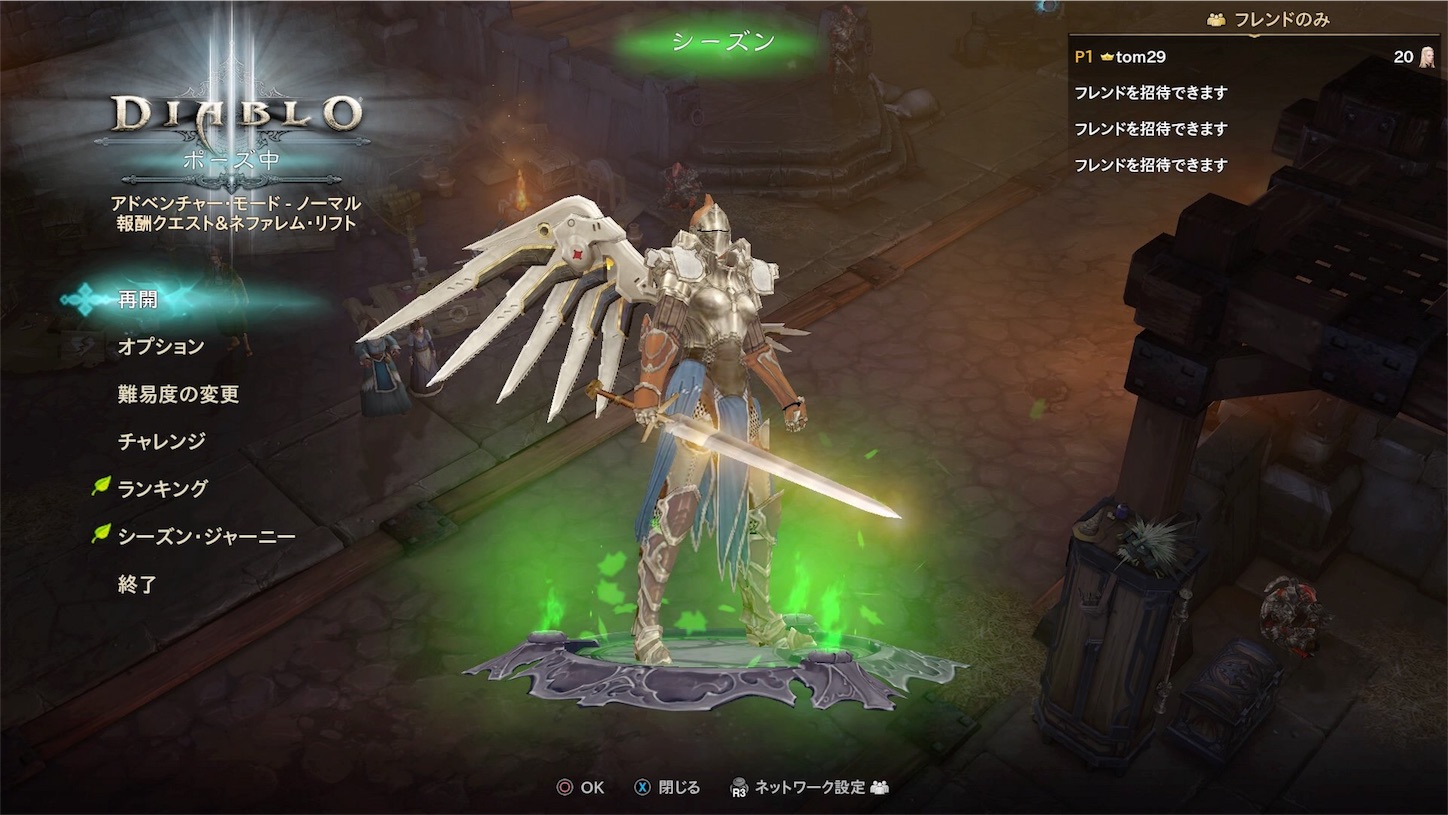The width and height of the screenshot is (1448, 815).
Task: Click the フレンドのみ party privacy header
Action: pos(1268,19)
